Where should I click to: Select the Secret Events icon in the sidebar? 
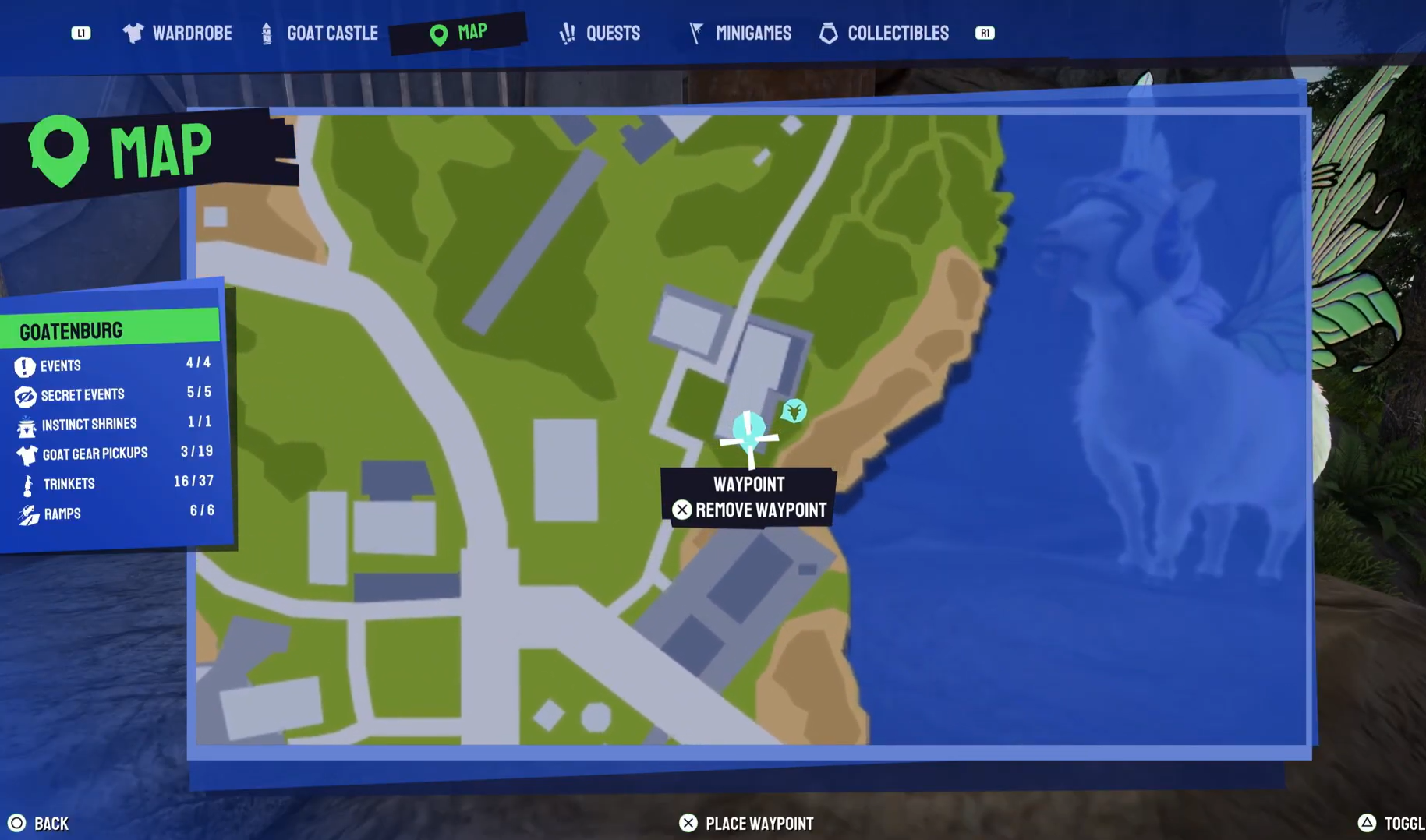24,395
